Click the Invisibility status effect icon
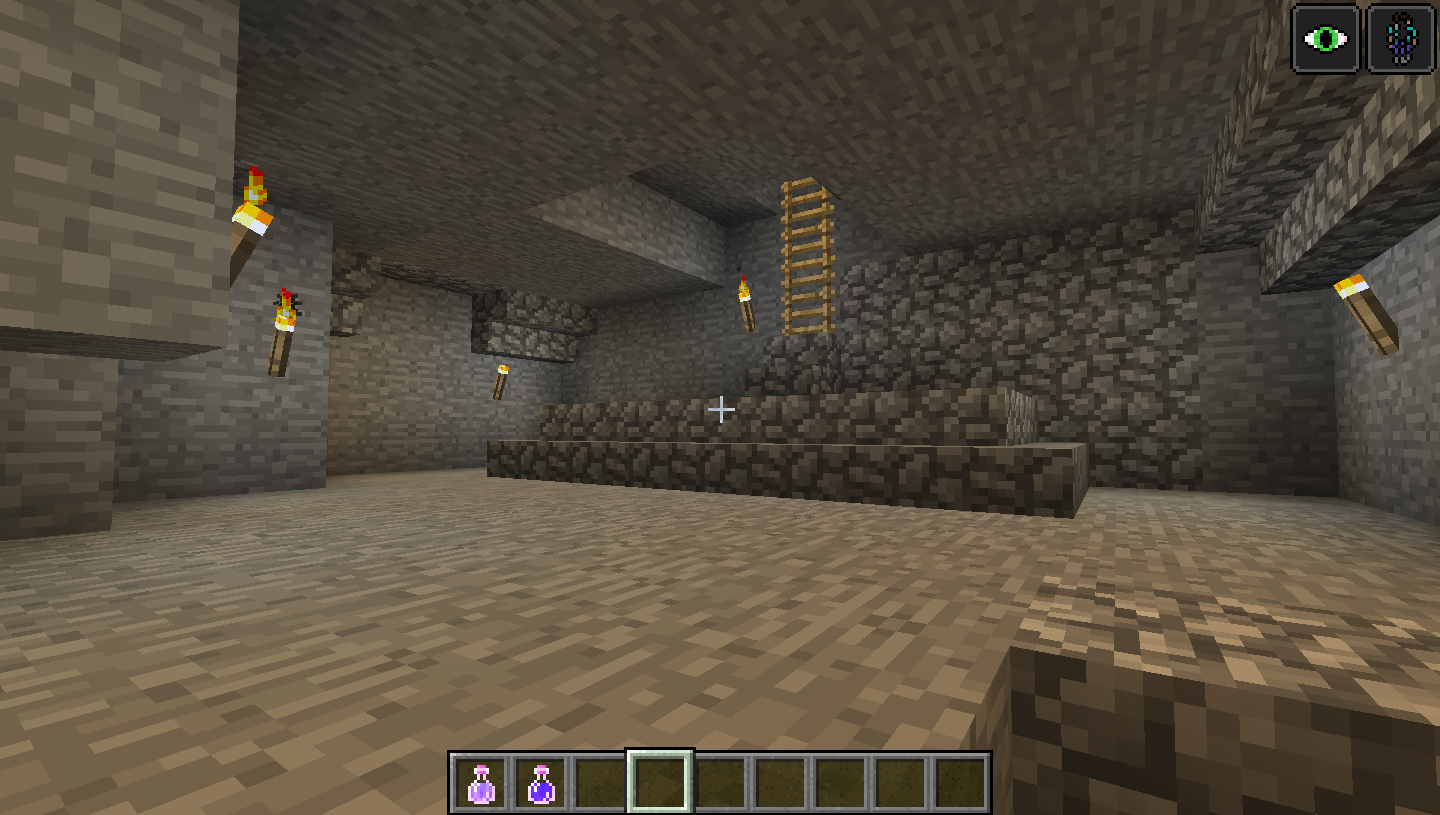1440x815 pixels. (1401, 40)
